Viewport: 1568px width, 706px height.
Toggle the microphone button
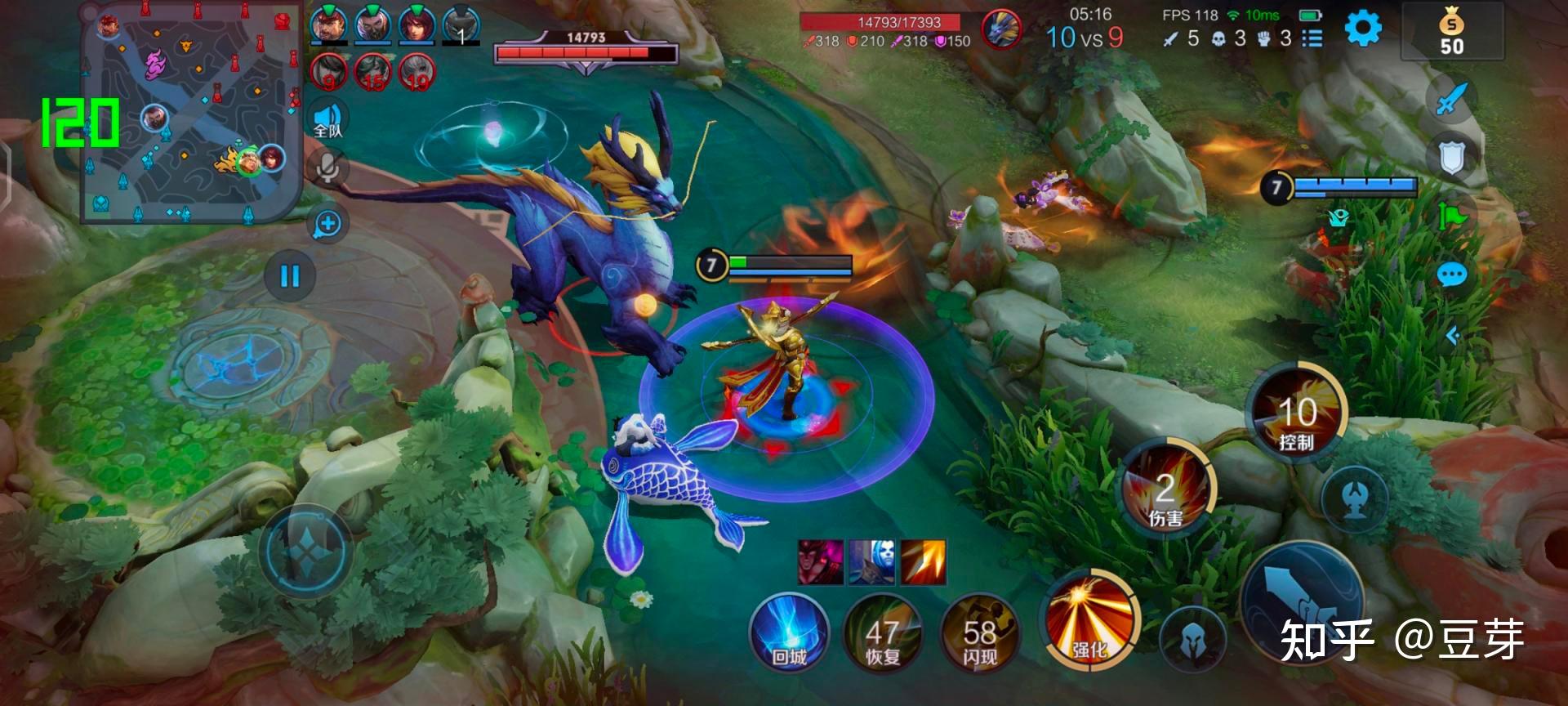pyautogui.click(x=328, y=169)
